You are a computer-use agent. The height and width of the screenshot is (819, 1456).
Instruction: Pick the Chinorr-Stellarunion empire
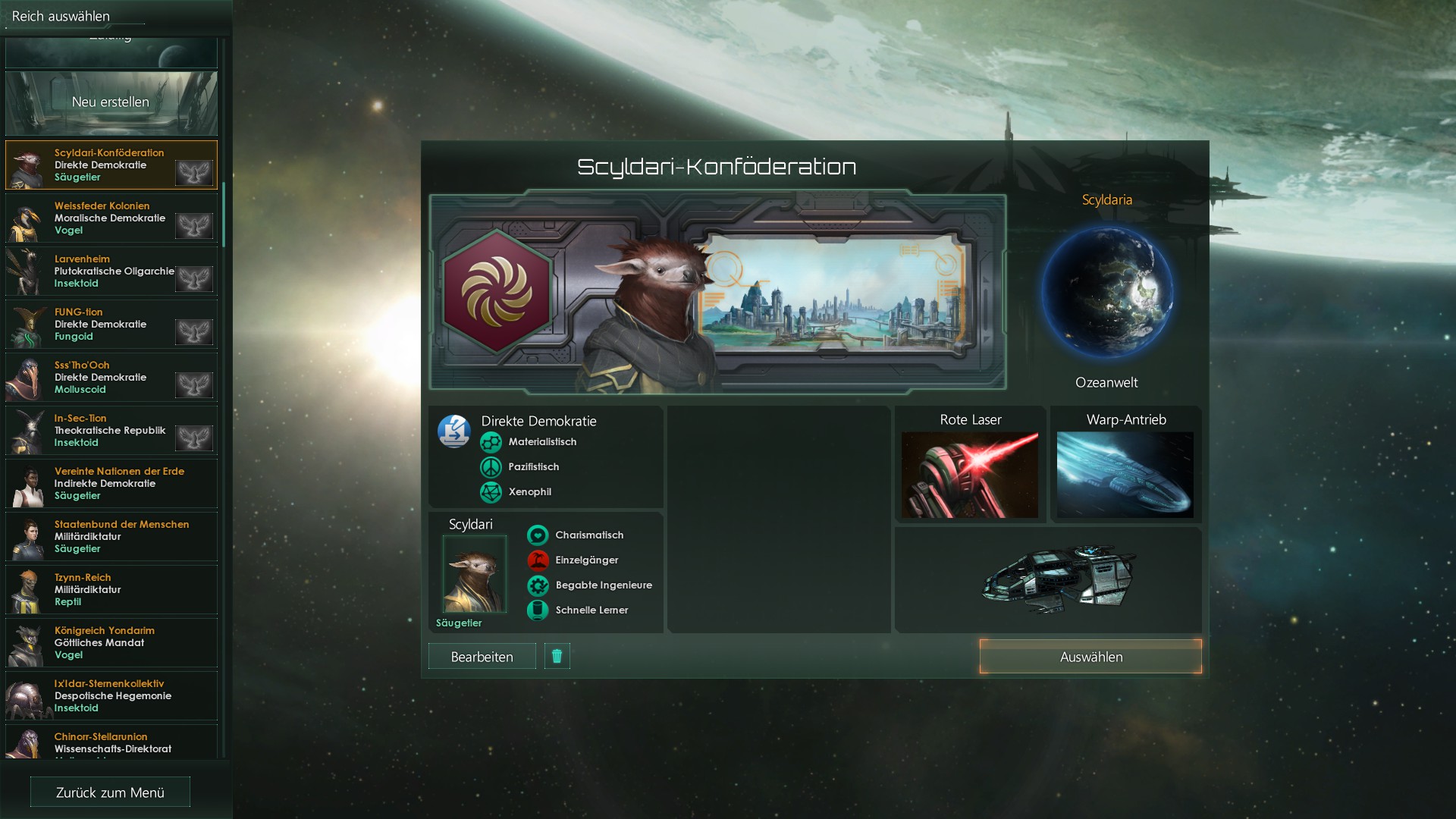111,743
